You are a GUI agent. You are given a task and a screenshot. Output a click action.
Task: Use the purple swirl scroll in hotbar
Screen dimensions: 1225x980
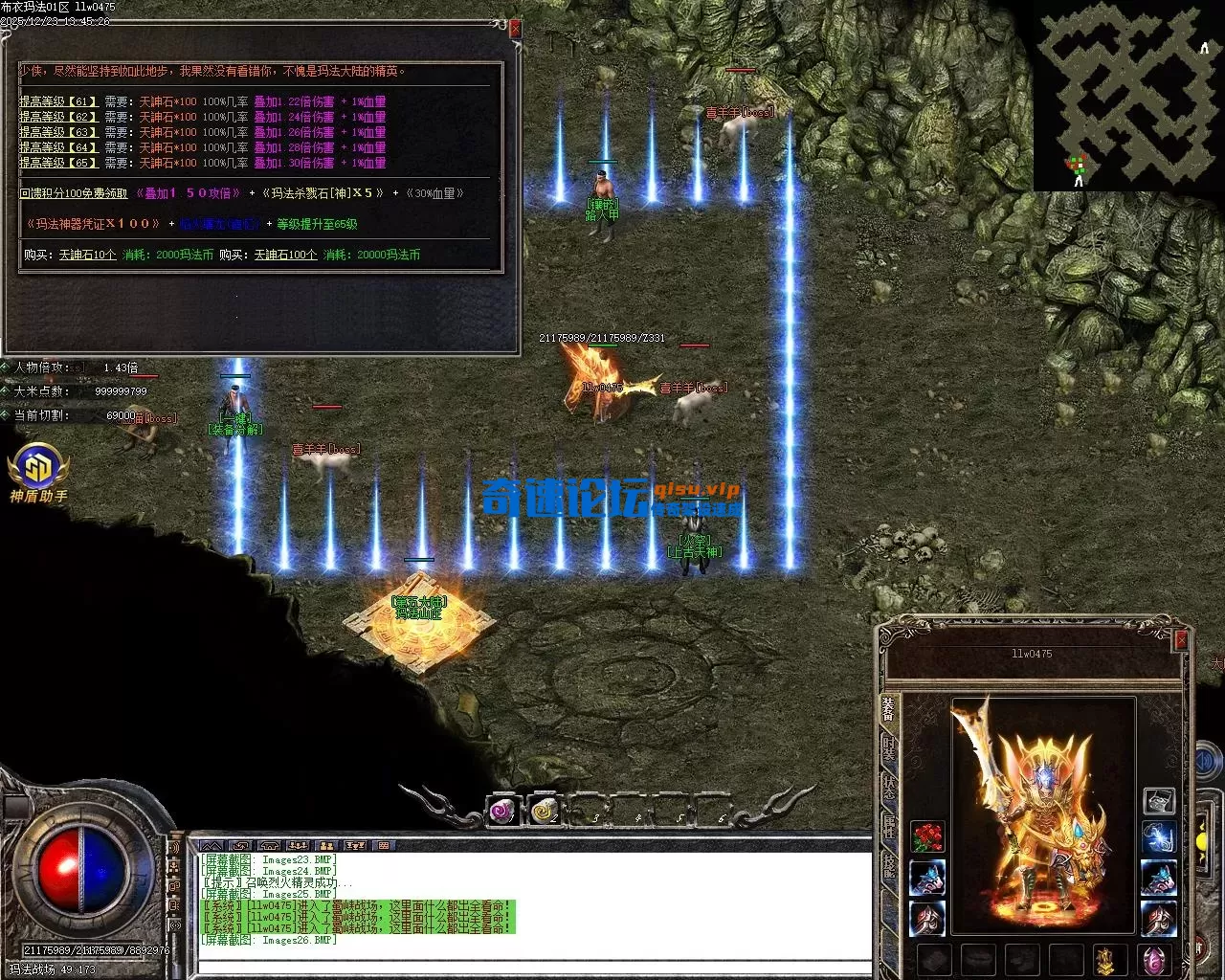[502, 812]
